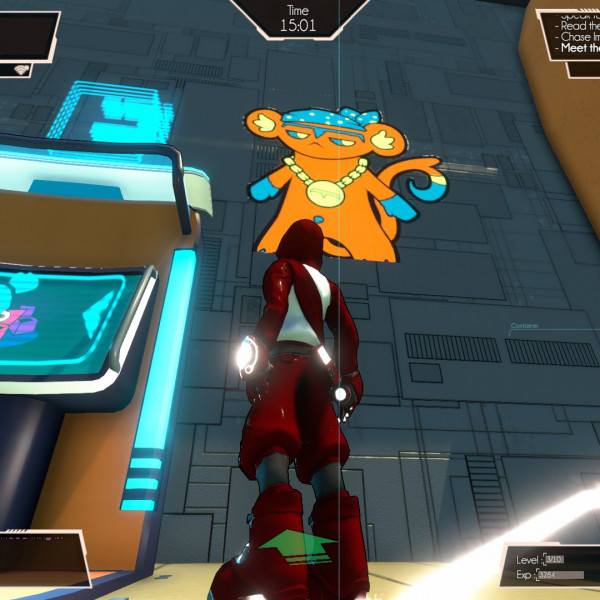Open the mission objectives tracker panel

click(575, 33)
